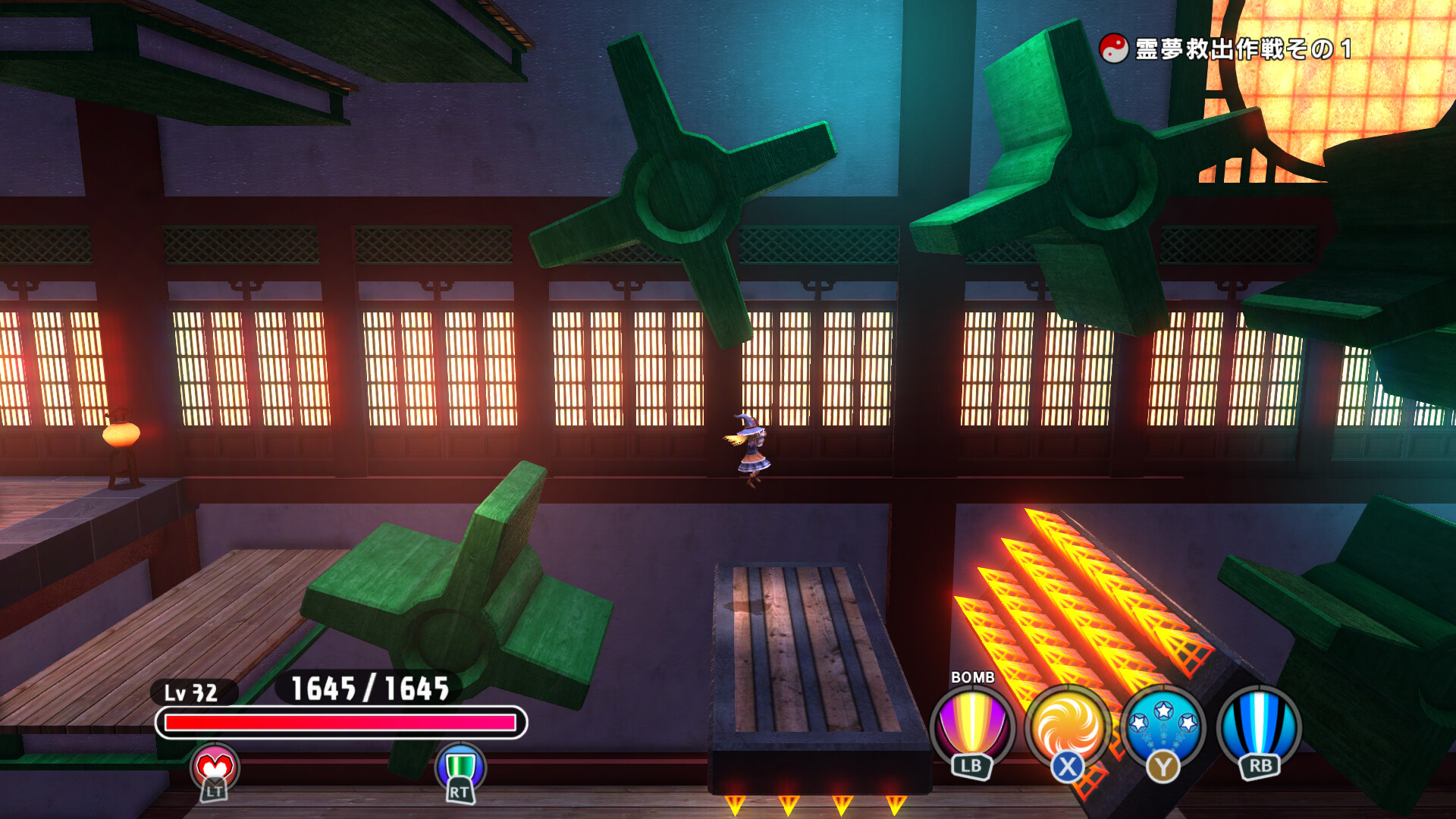Open the 霊夢救出作戦その1 quest tracker
Screen dimensions: 1456x819
1227,49
